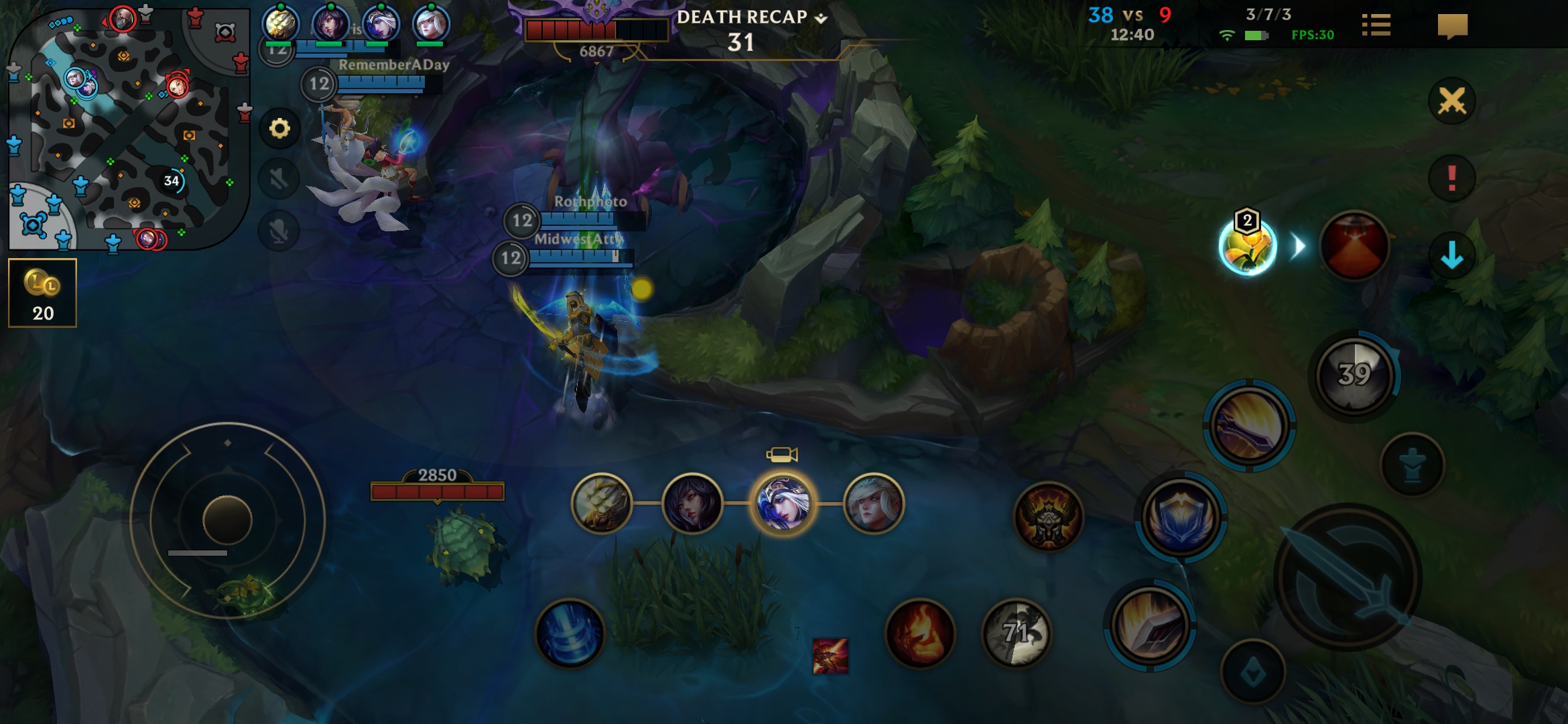Spectate the dark-haired champion portrait
Viewport: 1568px width, 724px height.
692,503
